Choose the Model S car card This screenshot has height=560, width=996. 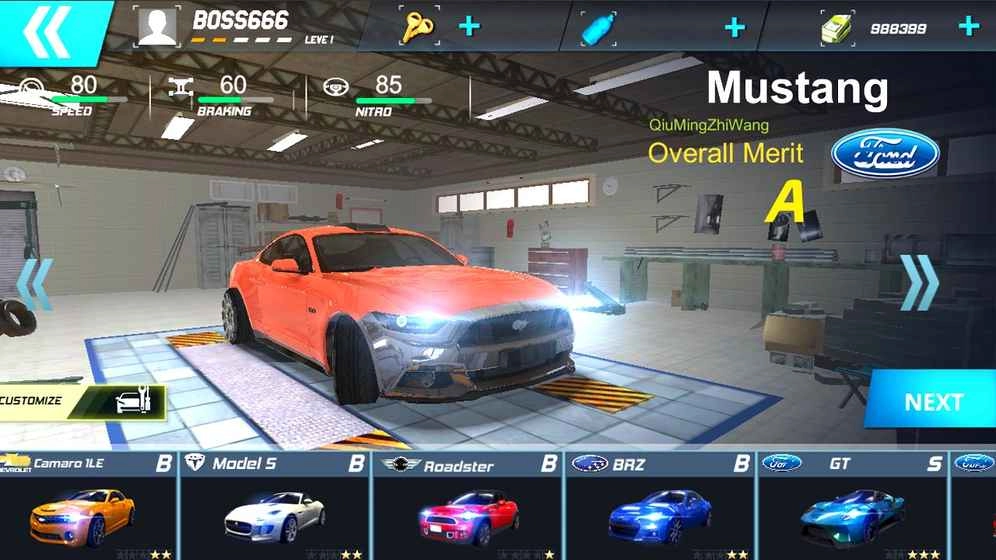click(x=274, y=505)
